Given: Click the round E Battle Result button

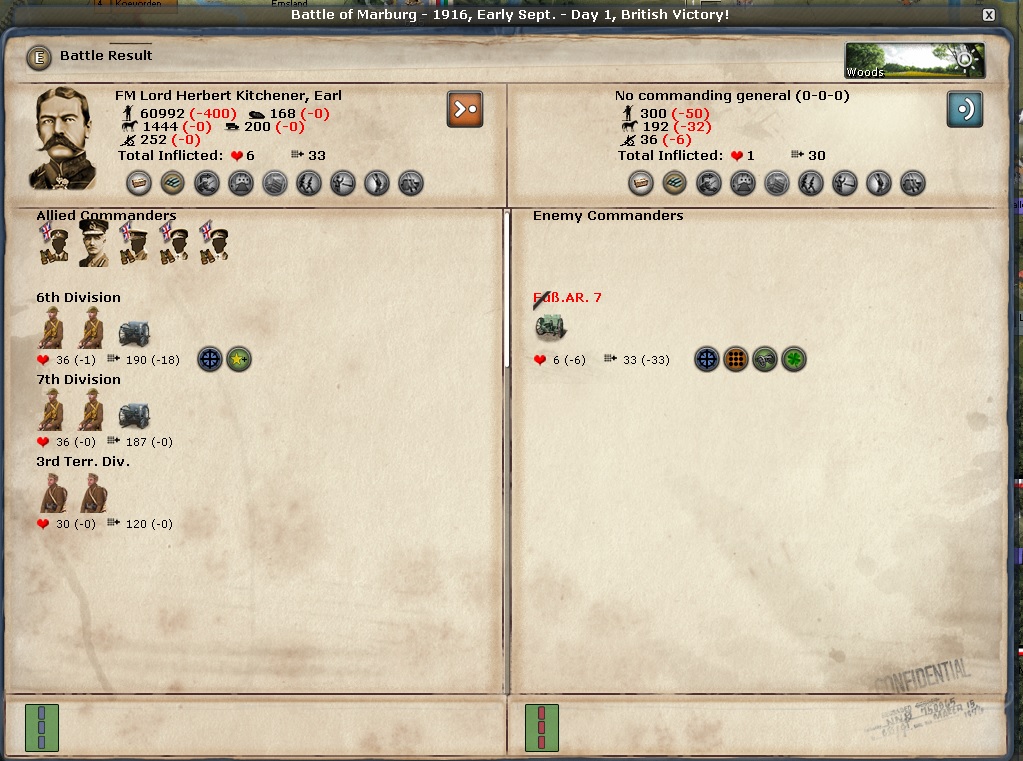Looking at the screenshot, I should click(x=39, y=57).
